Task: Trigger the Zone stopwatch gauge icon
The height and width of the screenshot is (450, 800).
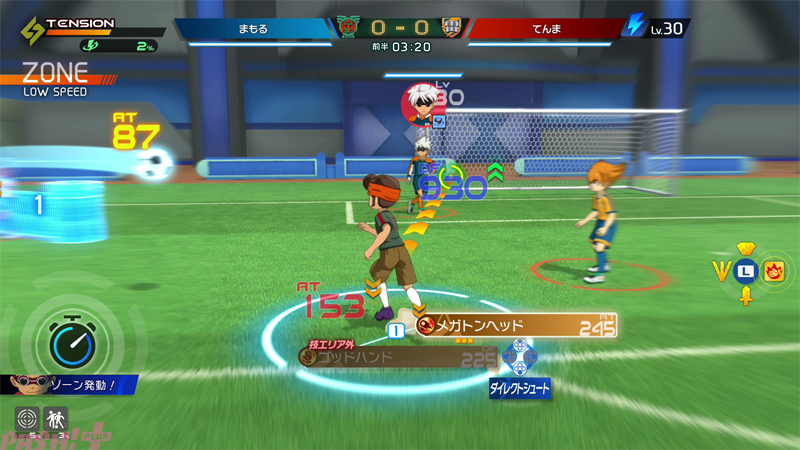Action: coord(64,341)
